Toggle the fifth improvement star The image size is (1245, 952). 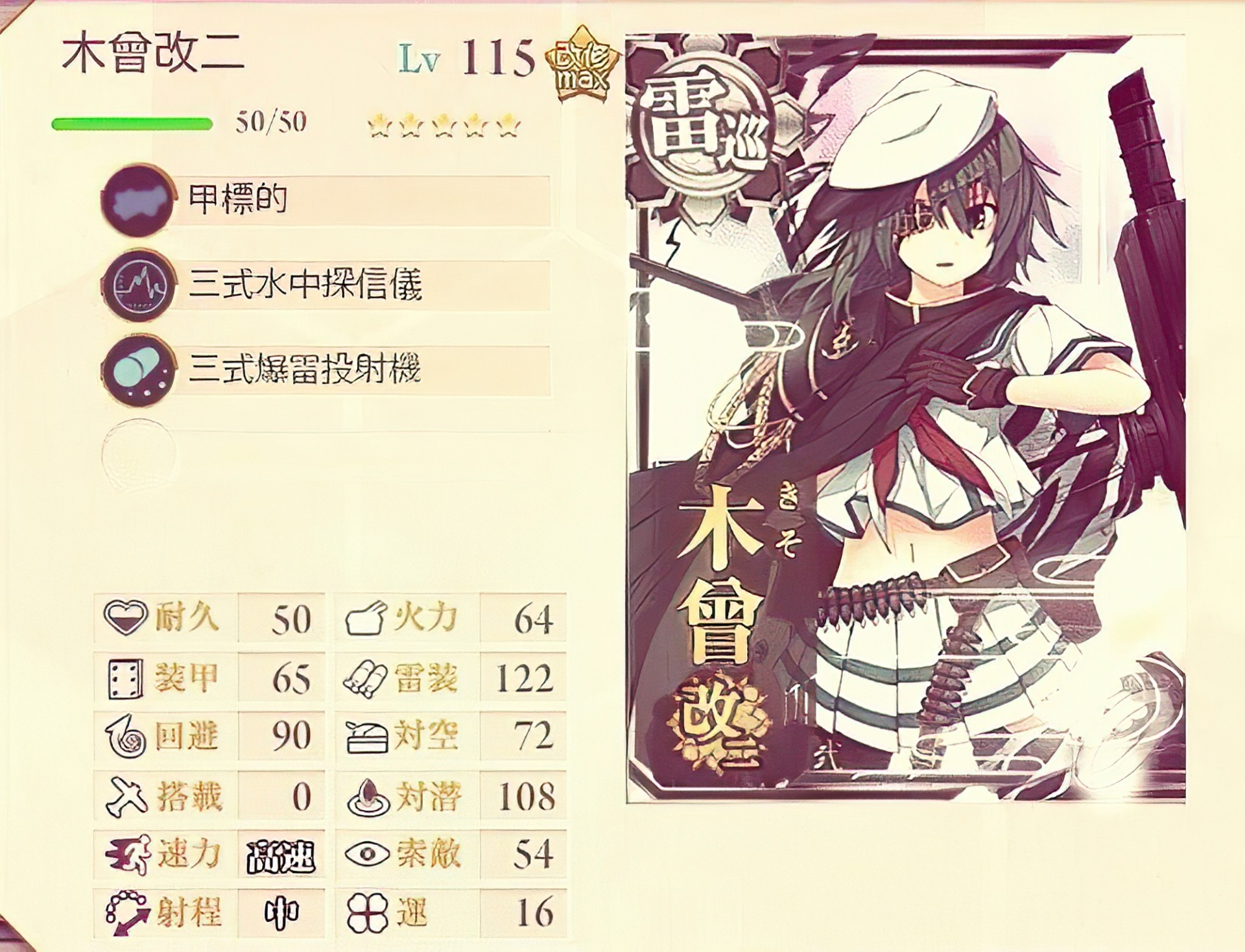tap(508, 125)
